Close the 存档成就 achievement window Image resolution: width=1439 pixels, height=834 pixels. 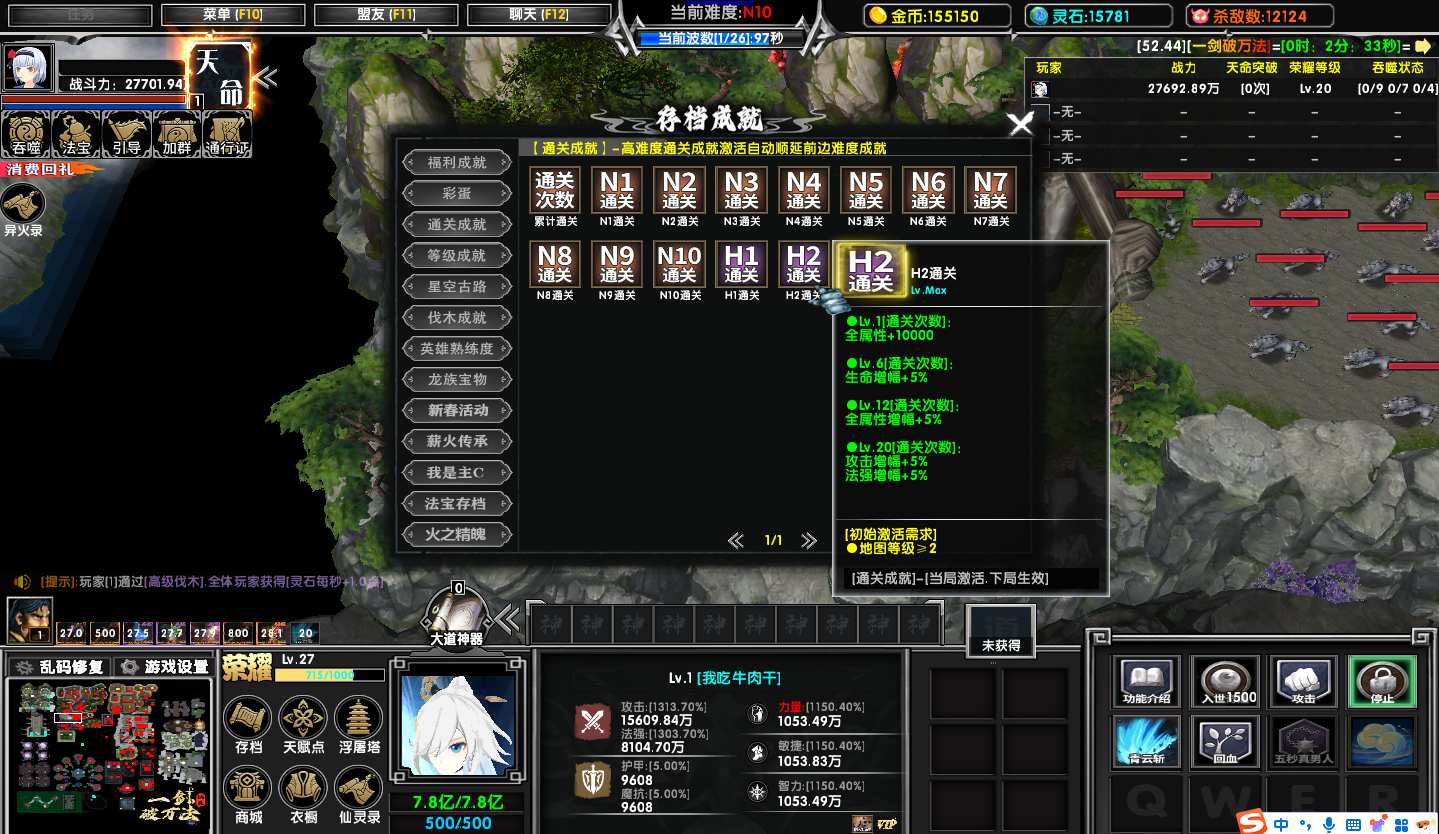point(1021,124)
